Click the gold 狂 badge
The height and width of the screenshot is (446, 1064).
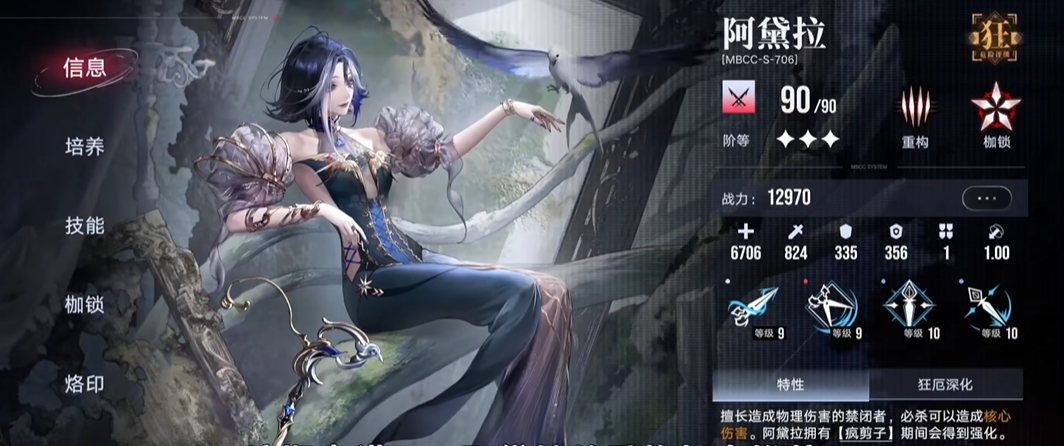996,37
